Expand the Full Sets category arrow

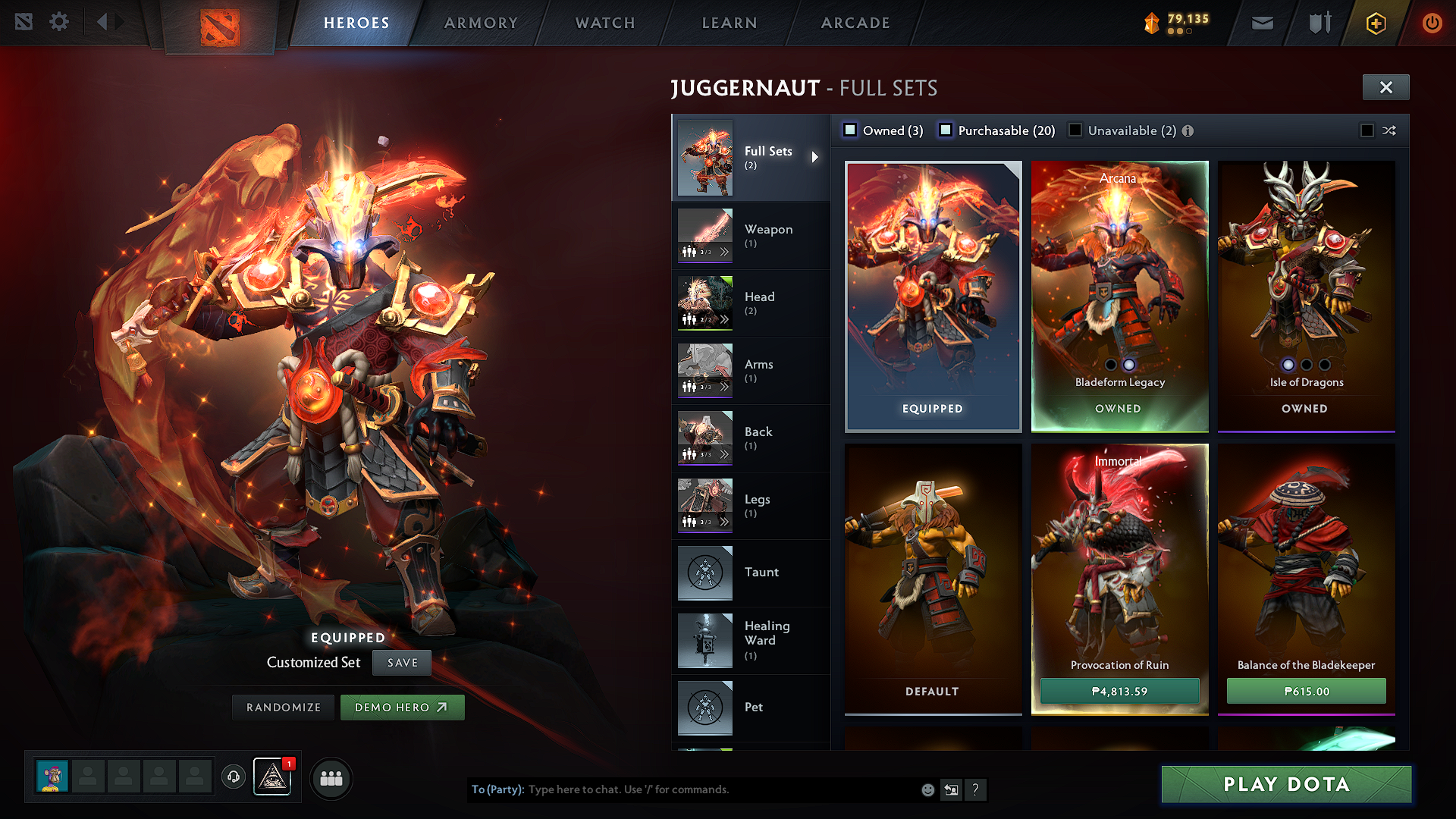coord(816,157)
